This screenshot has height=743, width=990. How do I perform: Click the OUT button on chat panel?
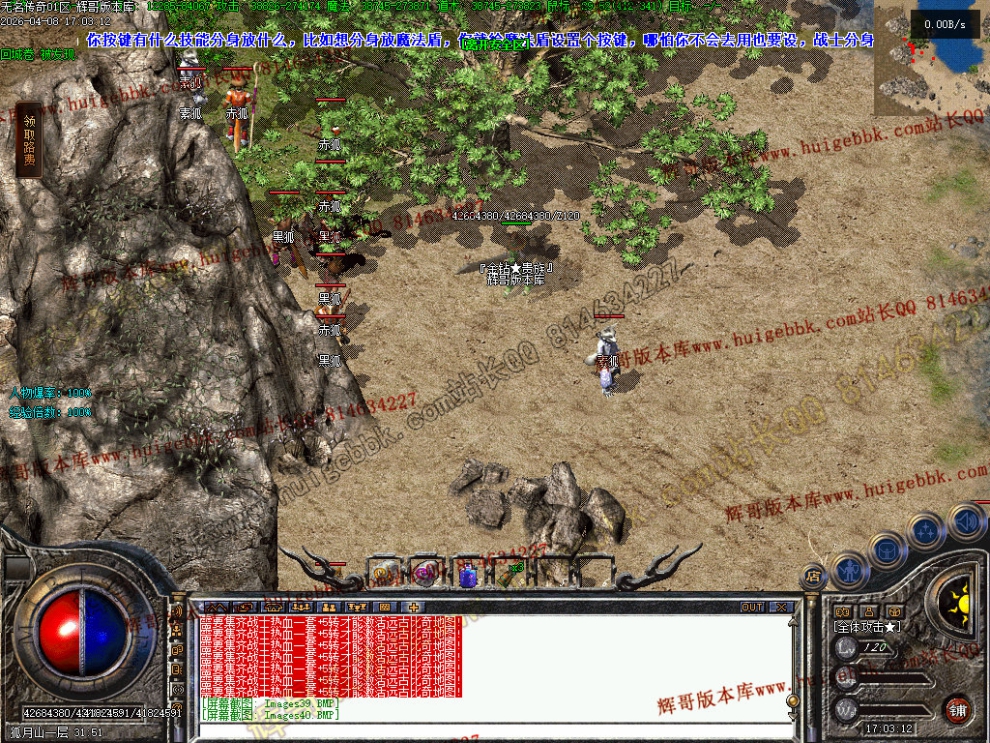coord(752,607)
